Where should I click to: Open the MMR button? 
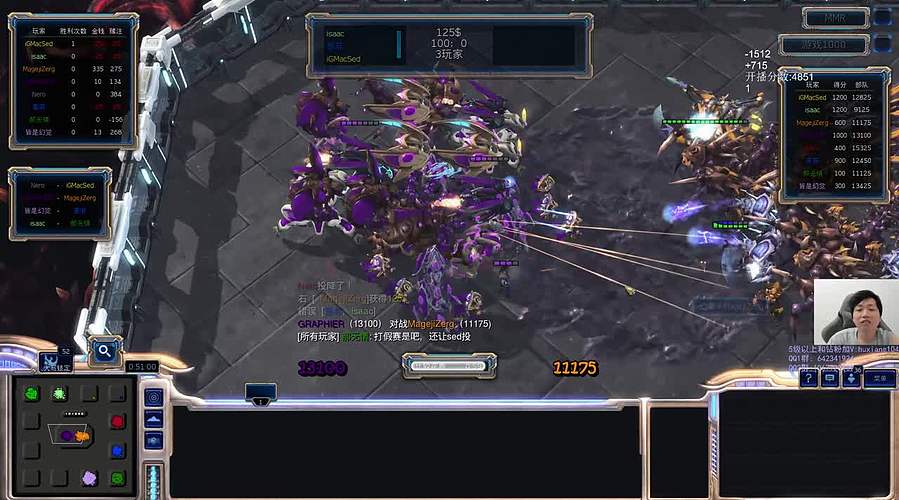[834, 17]
